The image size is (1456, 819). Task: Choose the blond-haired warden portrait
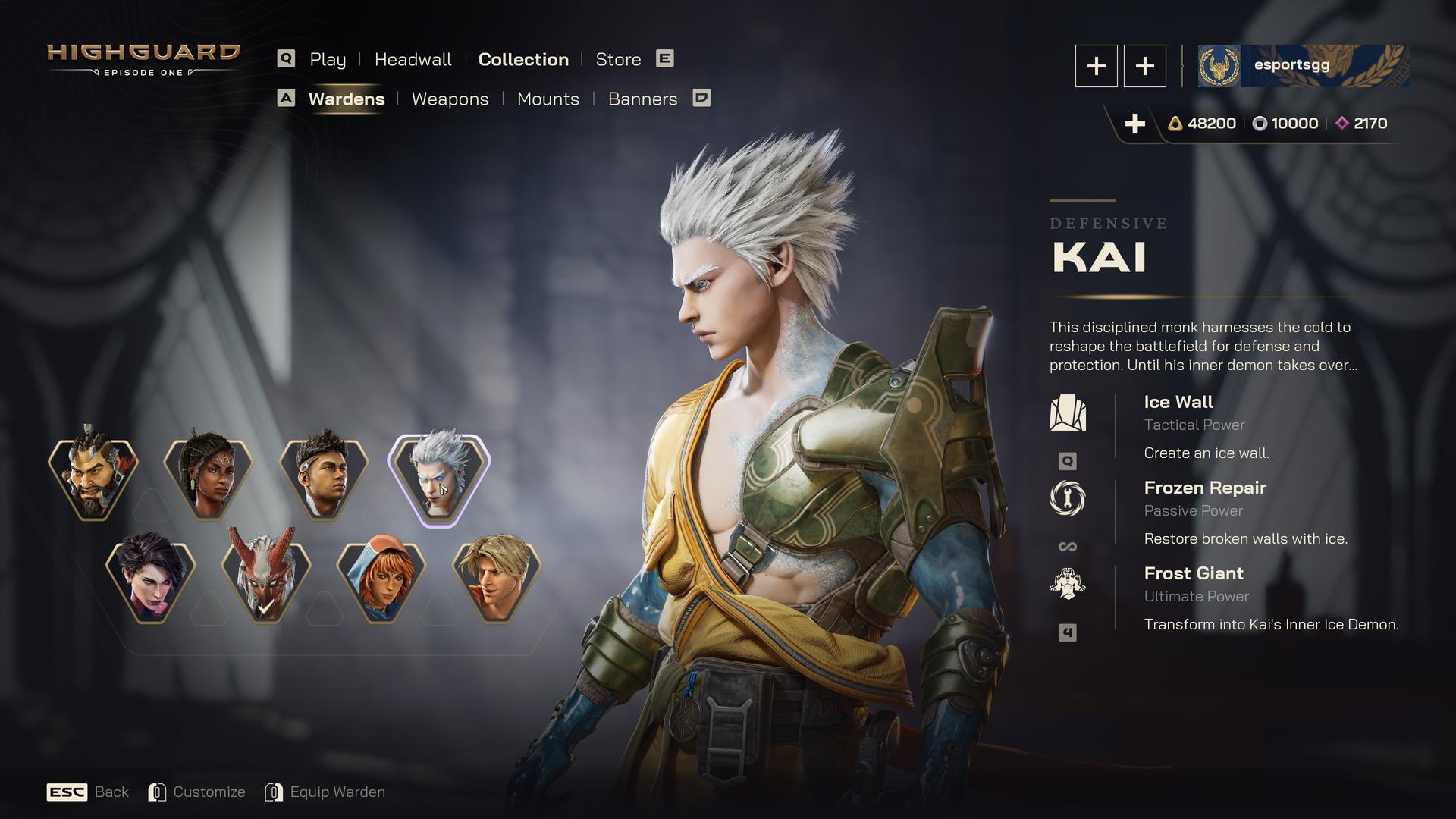497,580
